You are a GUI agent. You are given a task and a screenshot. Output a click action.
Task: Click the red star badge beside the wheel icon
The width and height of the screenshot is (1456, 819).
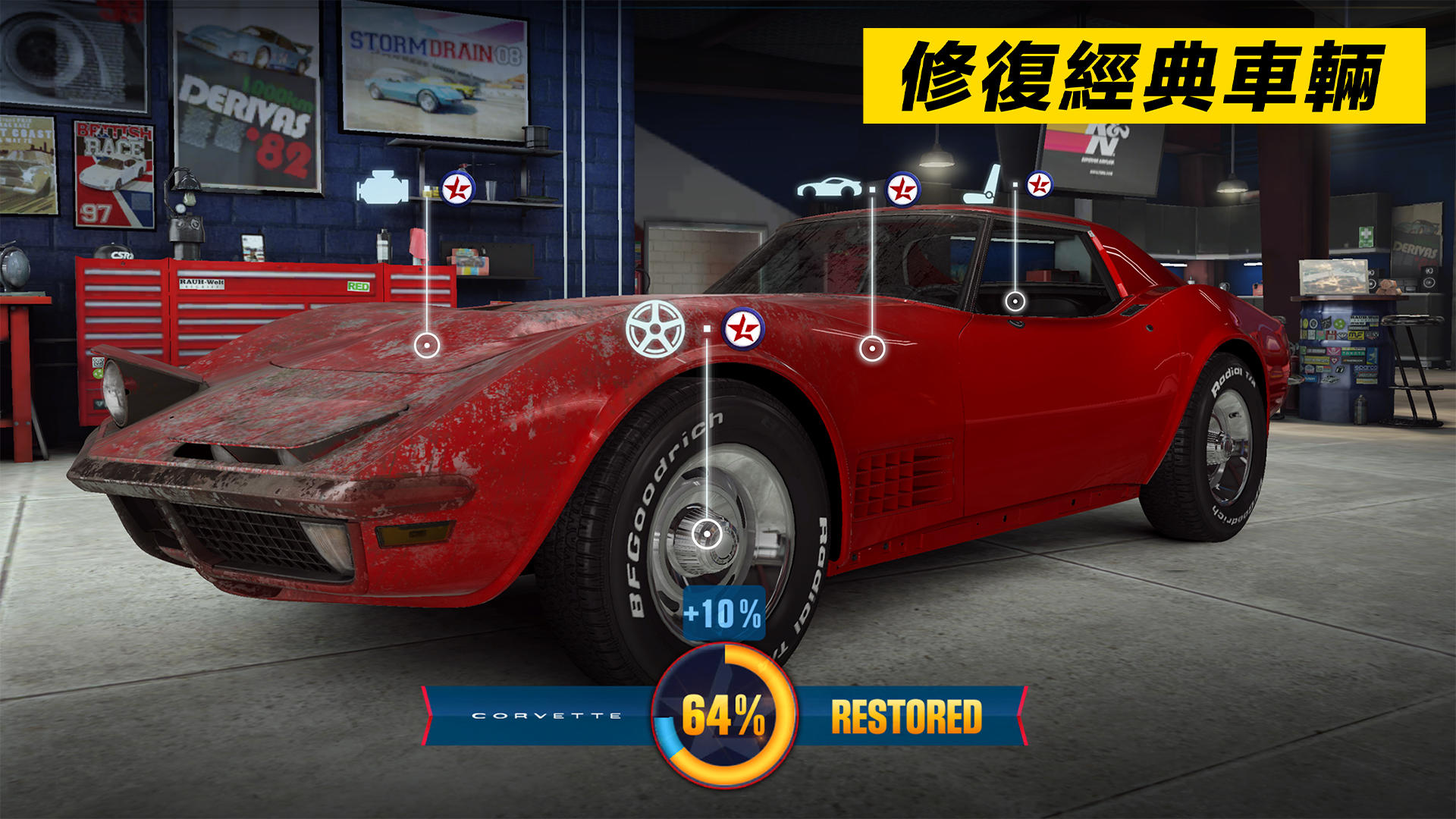pos(745,327)
